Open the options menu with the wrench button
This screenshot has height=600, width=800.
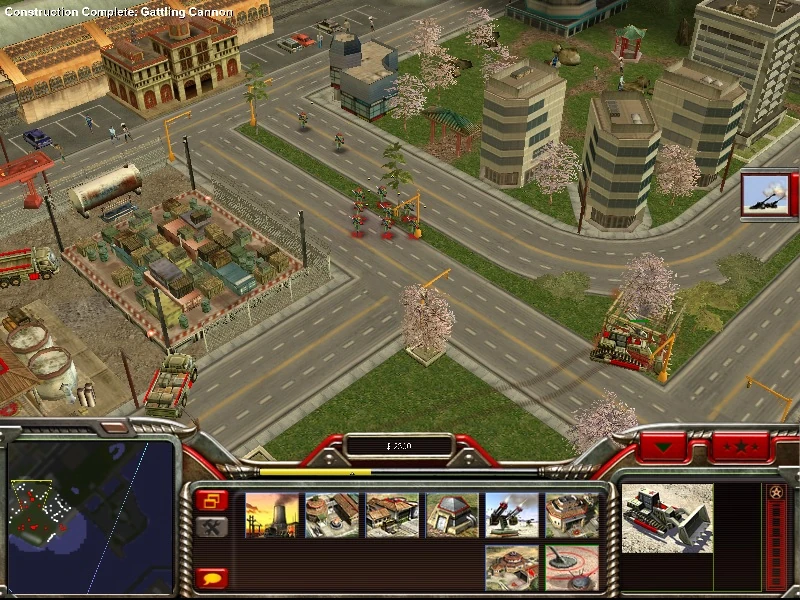212,527
